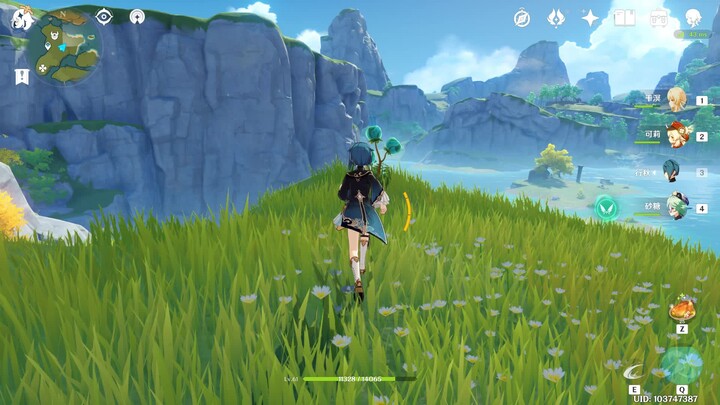Open the character profile head icon
Screen dimensions: 720x405
pos(693,18)
